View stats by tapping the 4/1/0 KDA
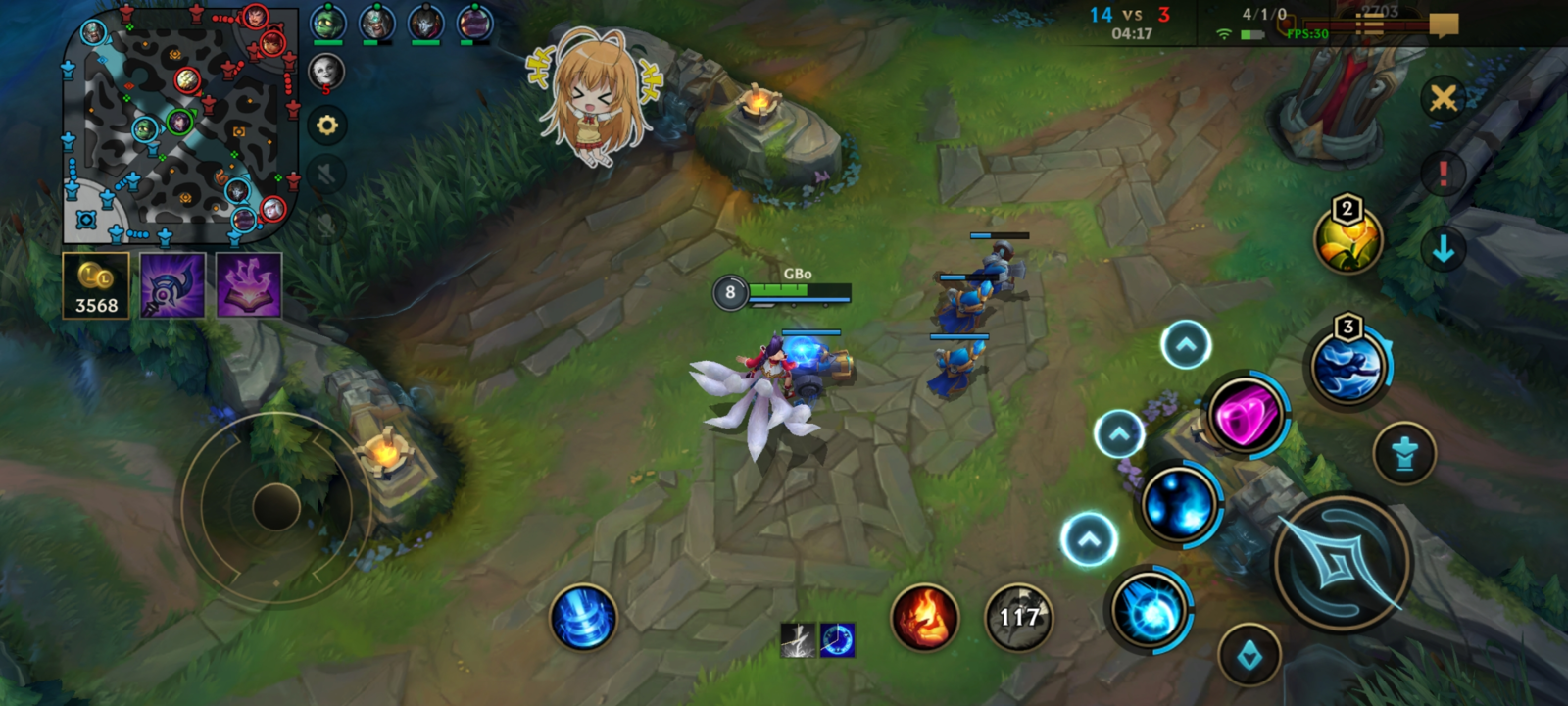 (1262, 15)
